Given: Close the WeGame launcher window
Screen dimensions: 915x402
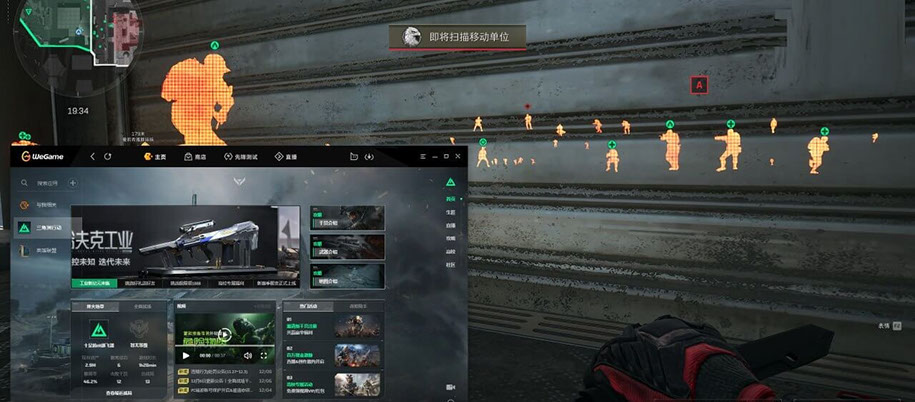Looking at the screenshot, I should (456, 156).
